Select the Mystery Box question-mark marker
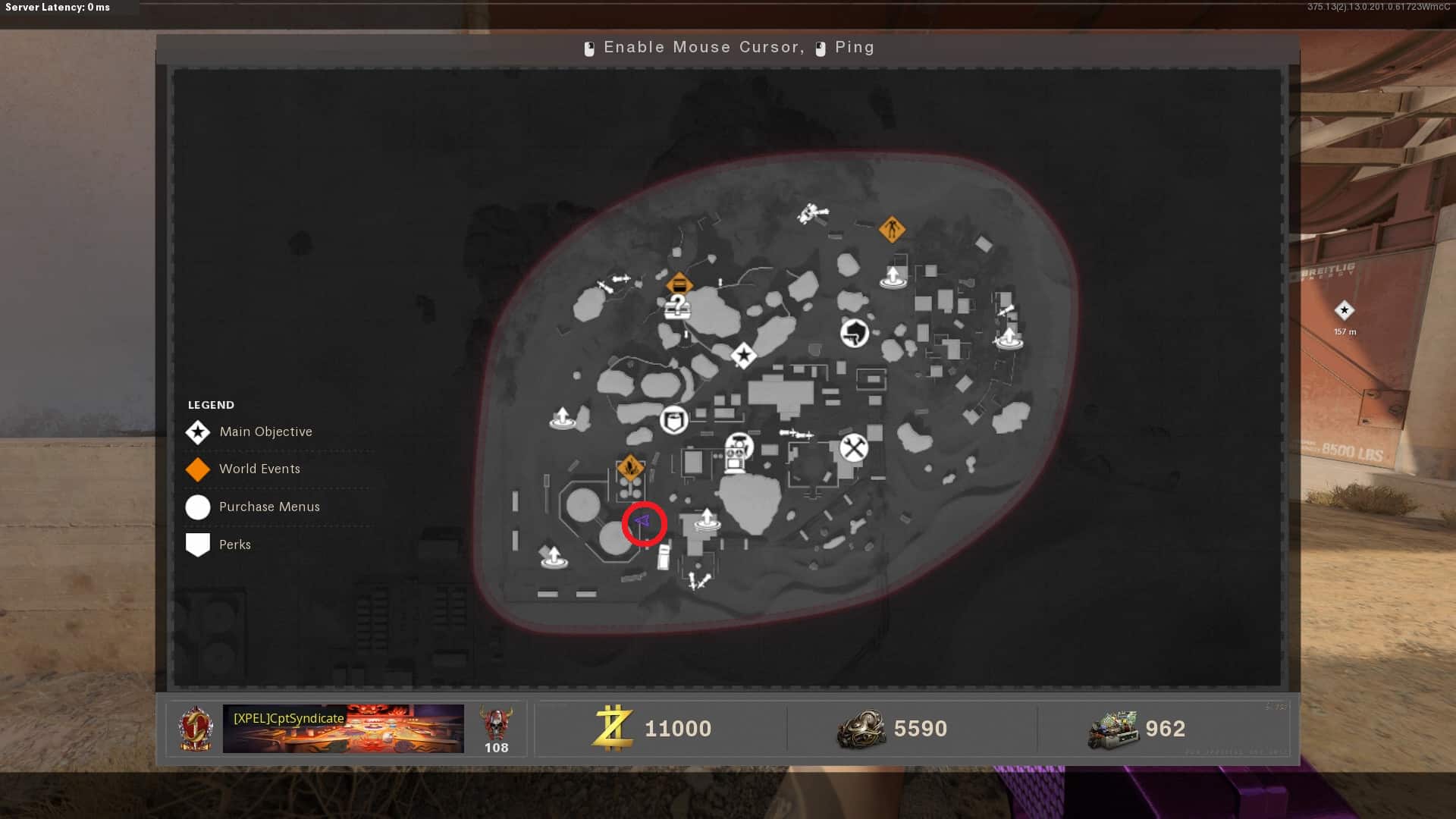This screenshot has height=819, width=1456. tap(677, 307)
